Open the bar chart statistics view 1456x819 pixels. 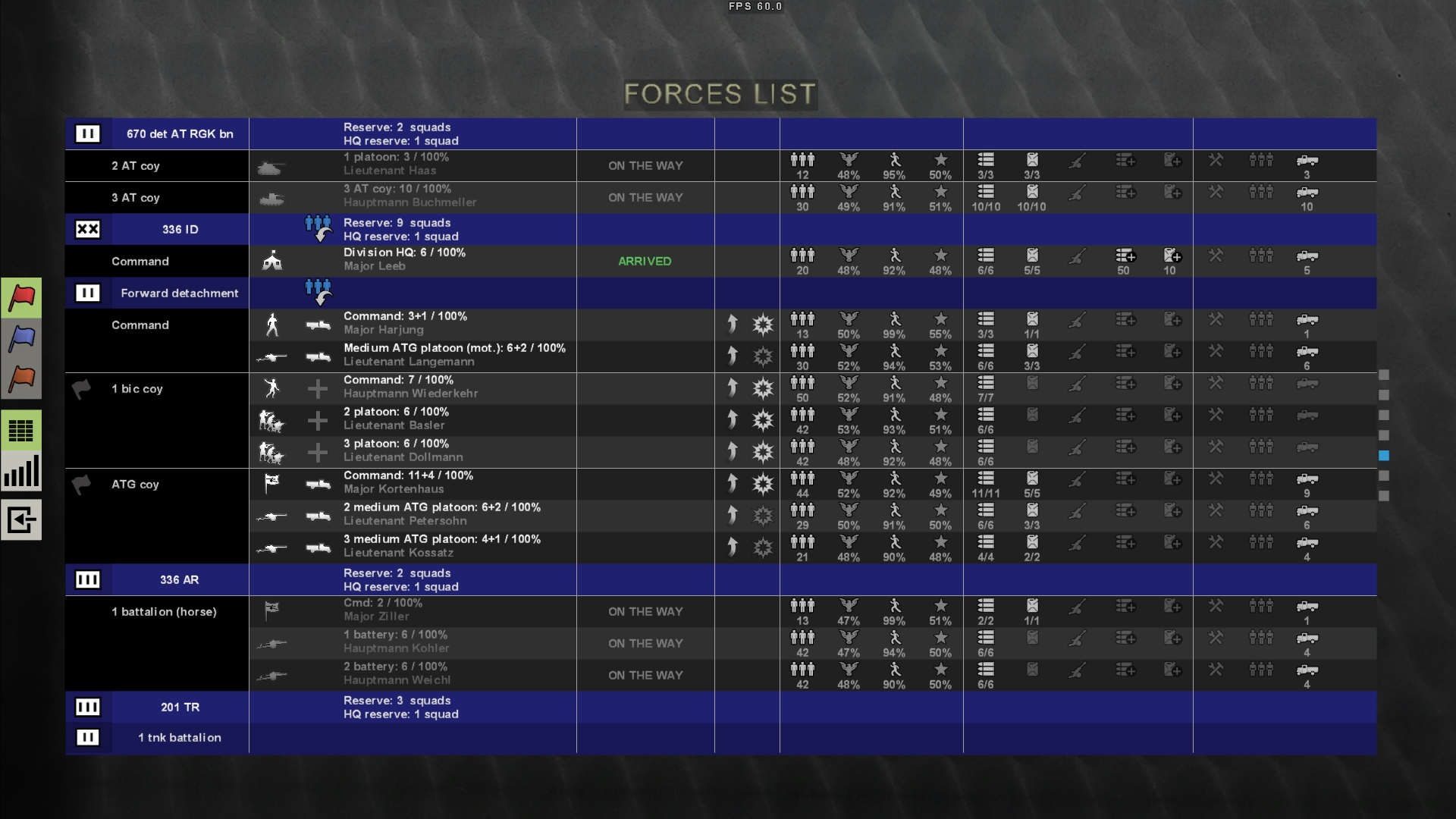pos(21,472)
